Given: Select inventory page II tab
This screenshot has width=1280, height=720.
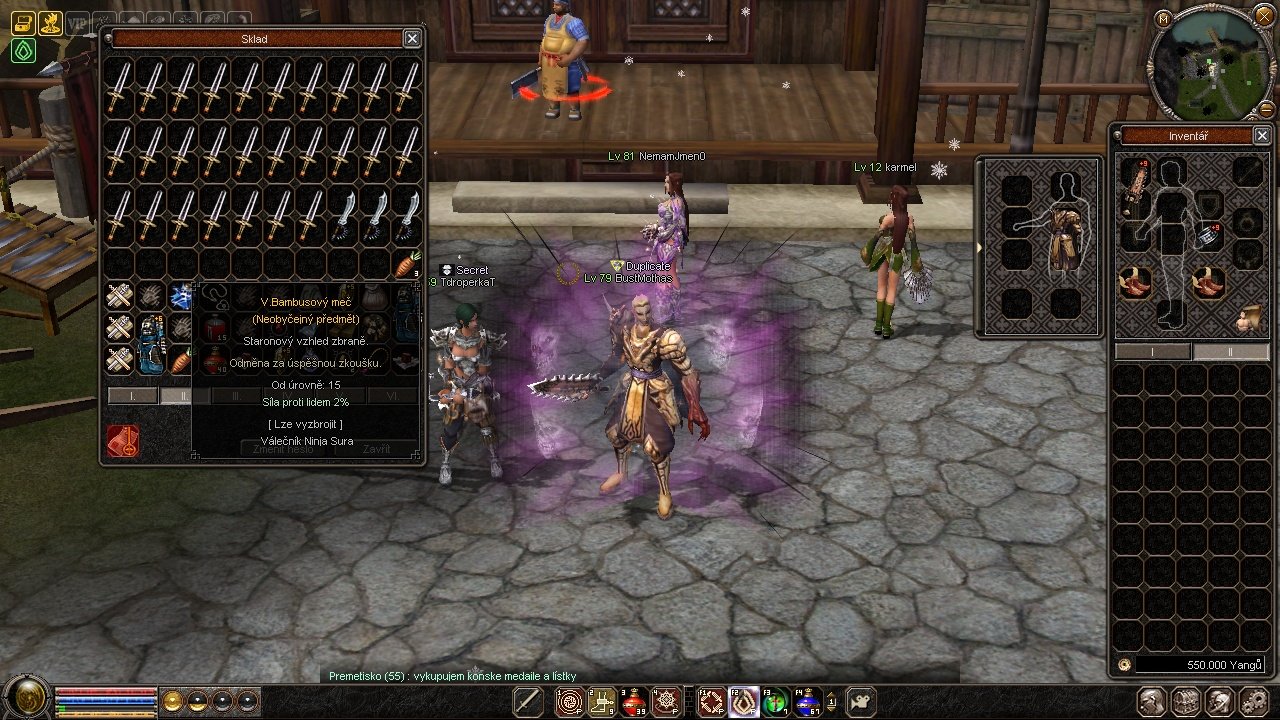Looking at the screenshot, I should coord(1231,352).
